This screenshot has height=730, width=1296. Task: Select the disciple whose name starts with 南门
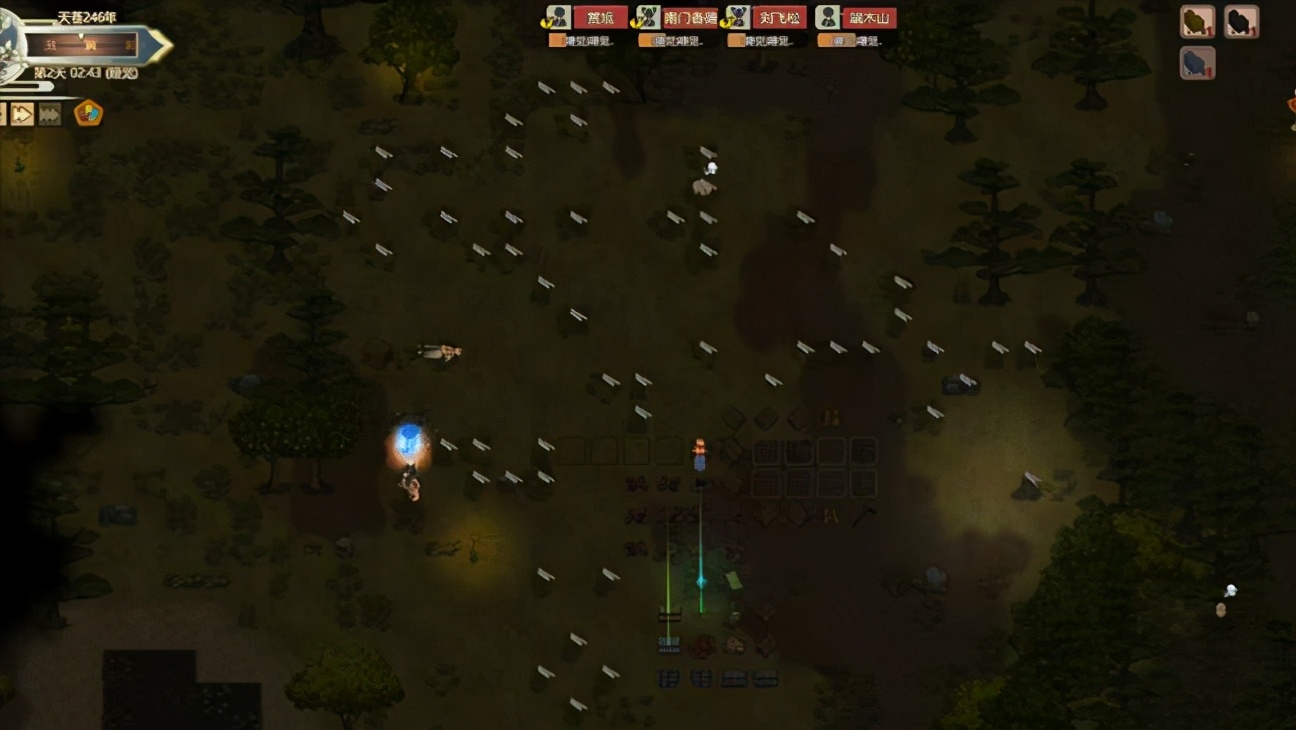(690, 18)
